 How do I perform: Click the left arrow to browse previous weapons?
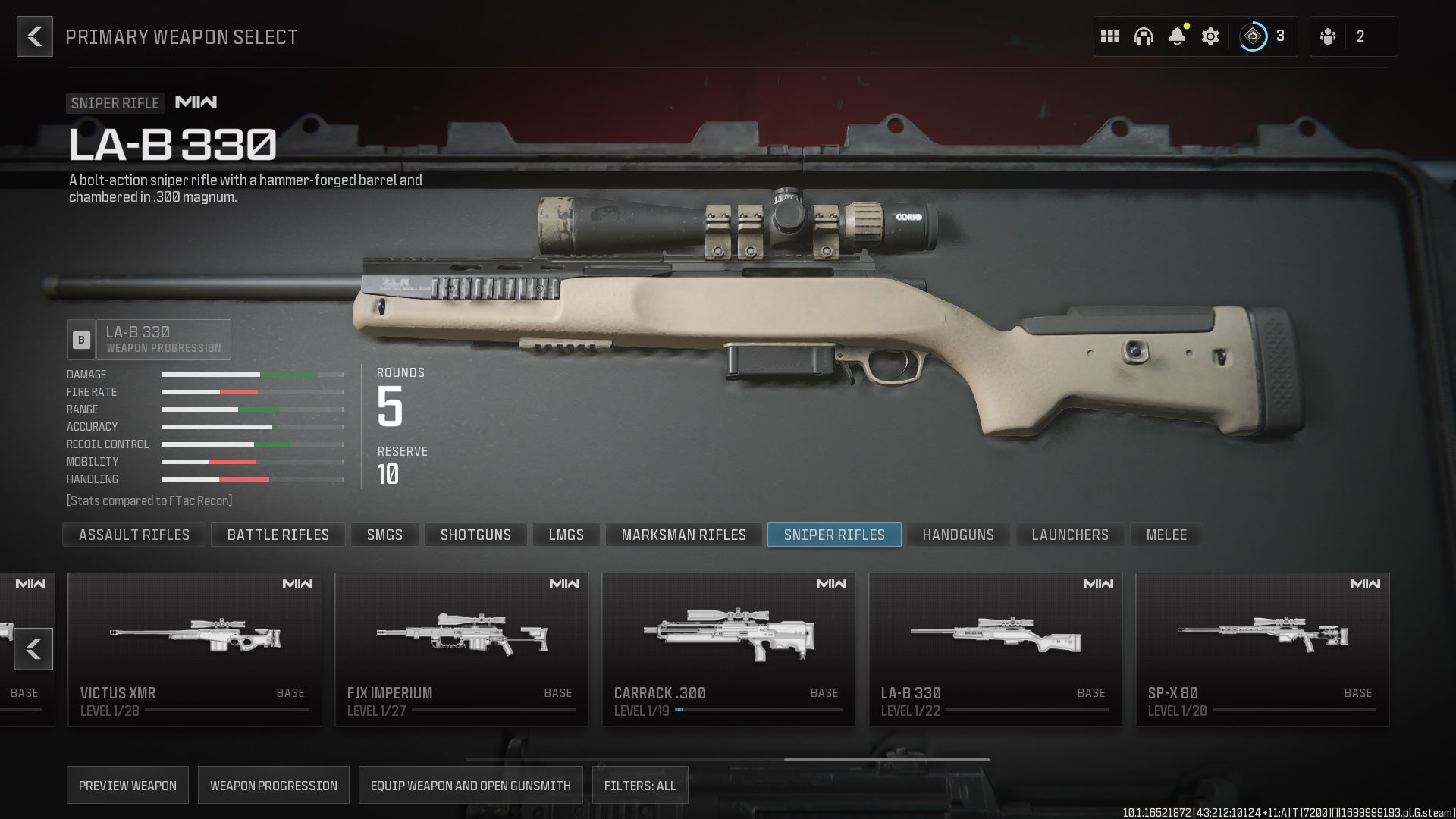[33, 649]
